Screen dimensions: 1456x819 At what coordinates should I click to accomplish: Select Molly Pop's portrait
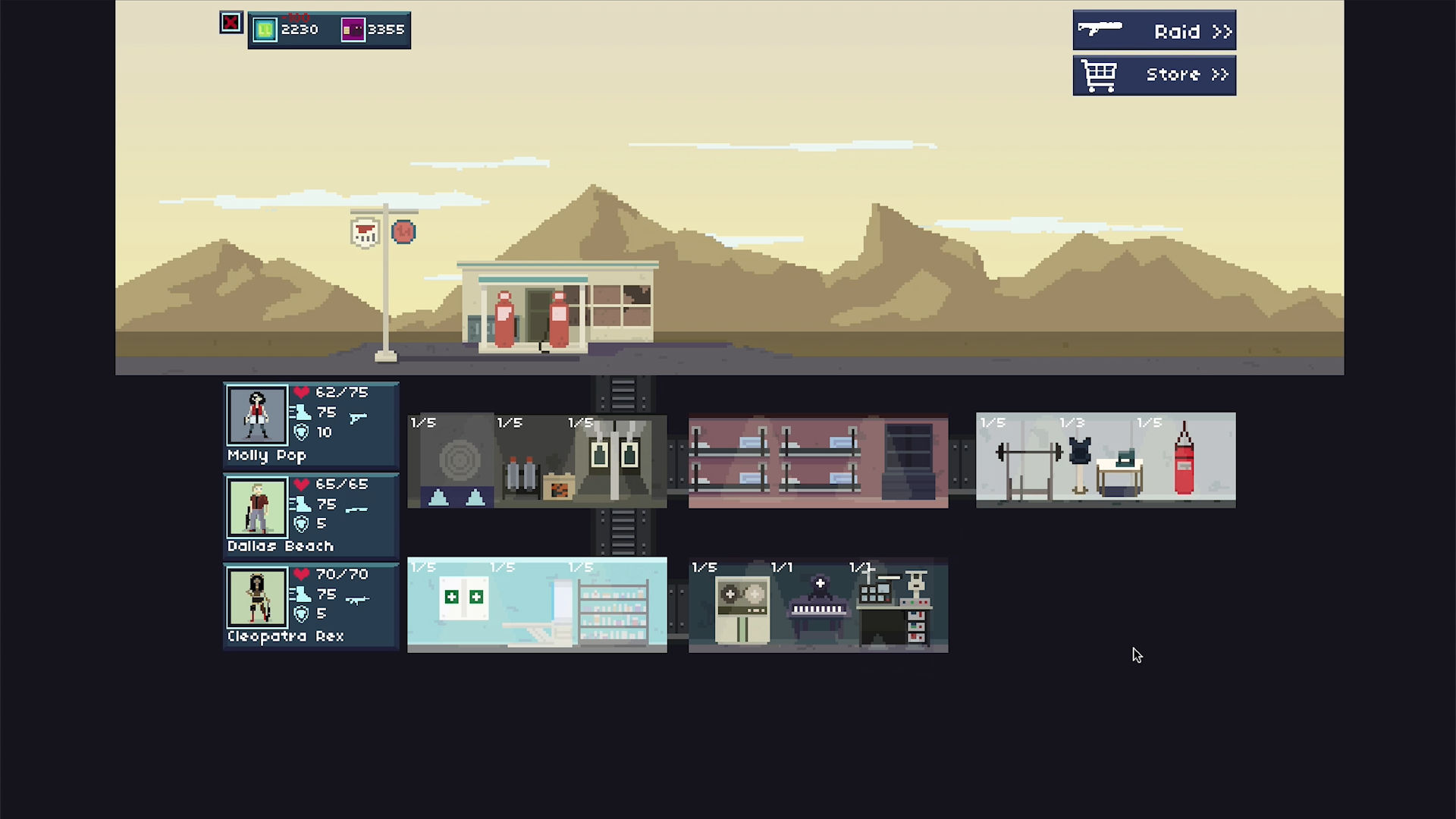click(257, 416)
